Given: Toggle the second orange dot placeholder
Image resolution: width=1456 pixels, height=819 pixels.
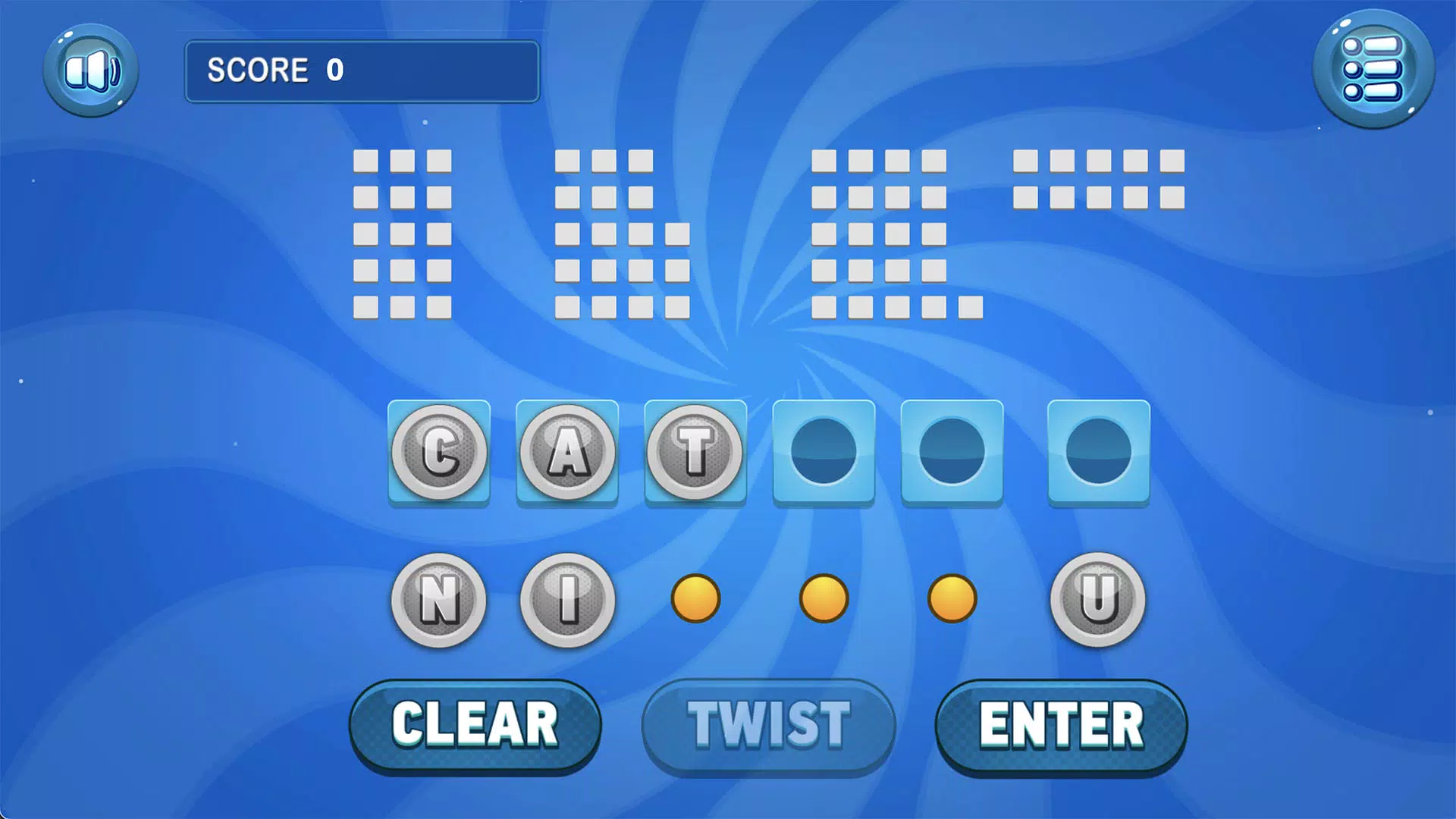Looking at the screenshot, I should pos(824,598).
